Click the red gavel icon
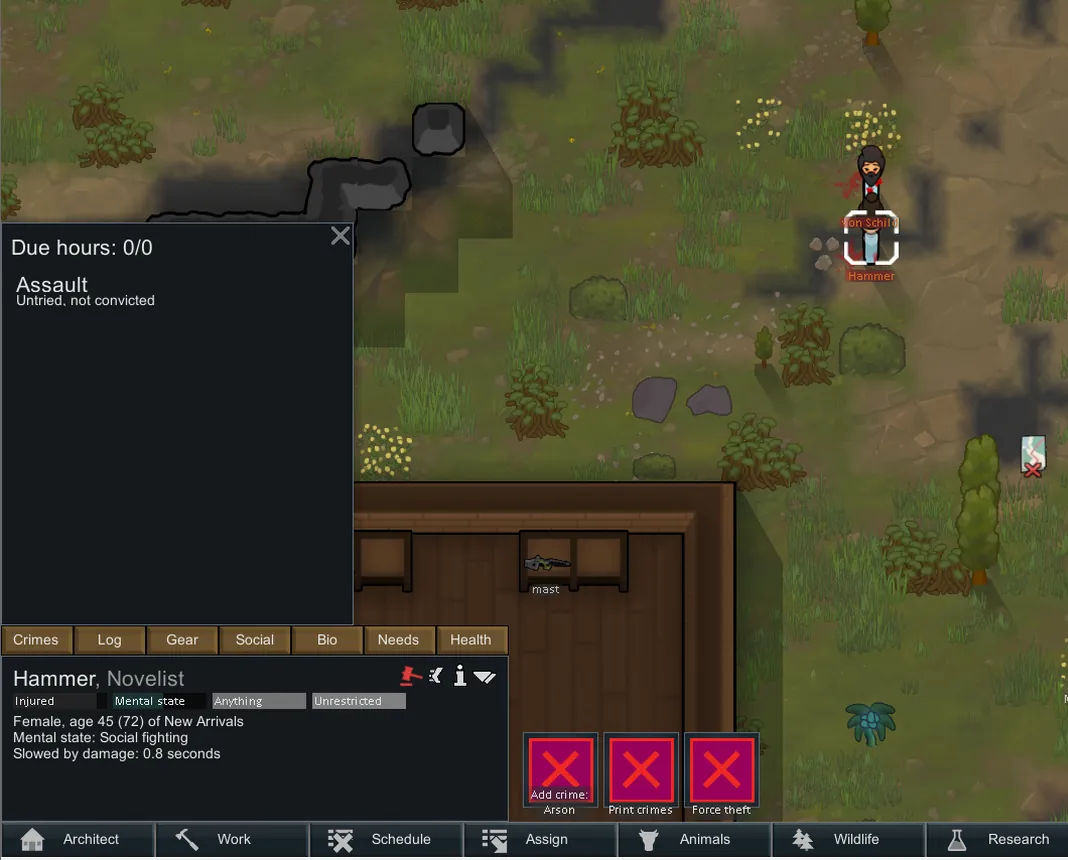 410,676
